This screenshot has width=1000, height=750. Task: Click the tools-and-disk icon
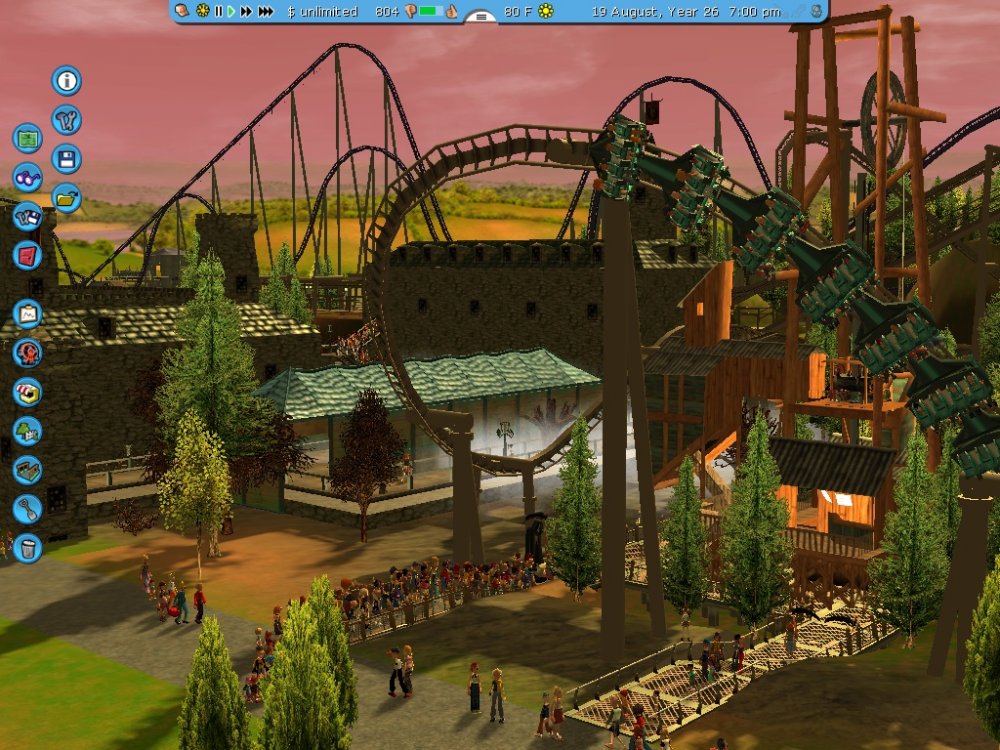point(27,216)
